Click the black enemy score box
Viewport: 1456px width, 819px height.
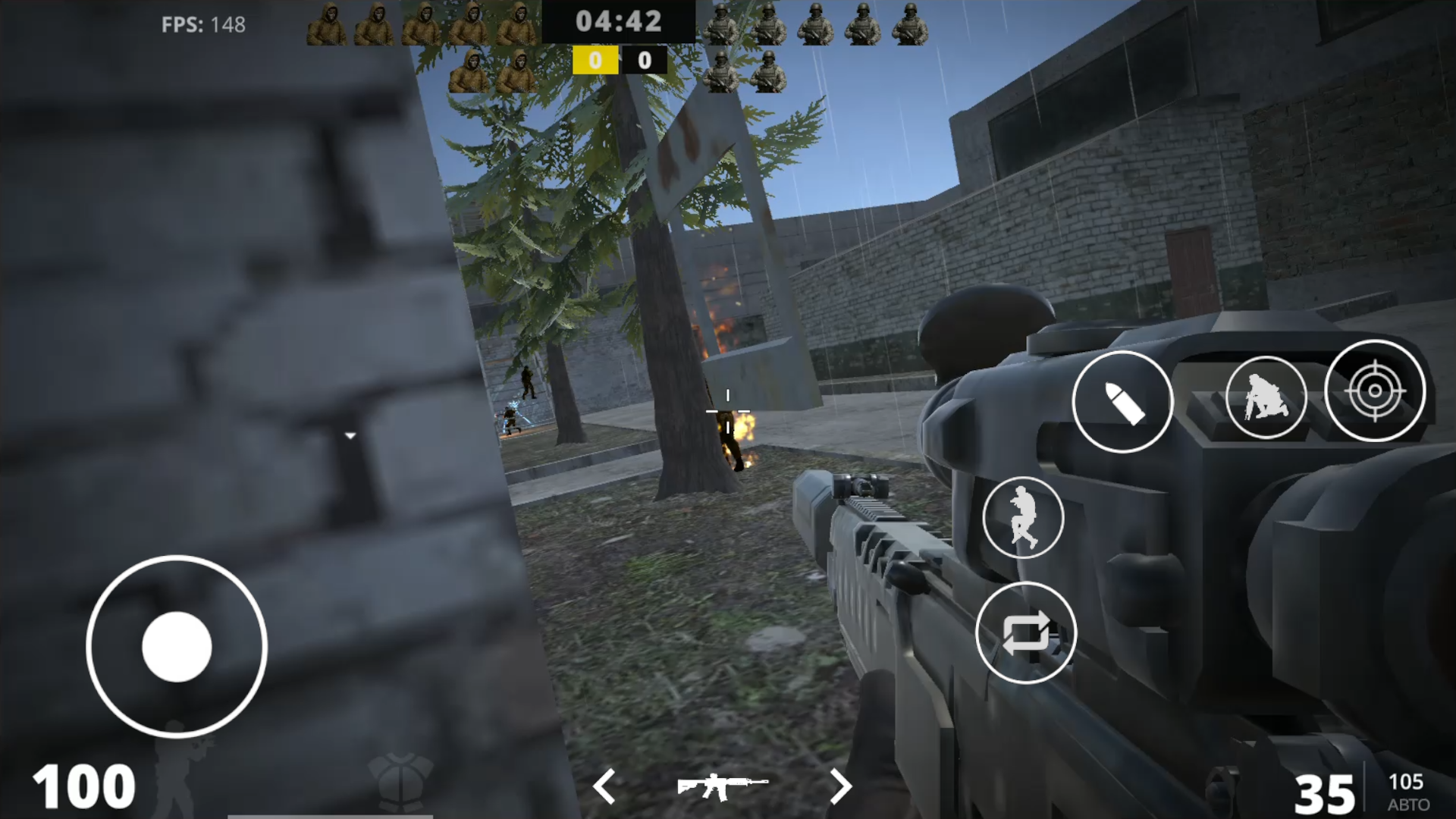pyautogui.click(x=645, y=61)
